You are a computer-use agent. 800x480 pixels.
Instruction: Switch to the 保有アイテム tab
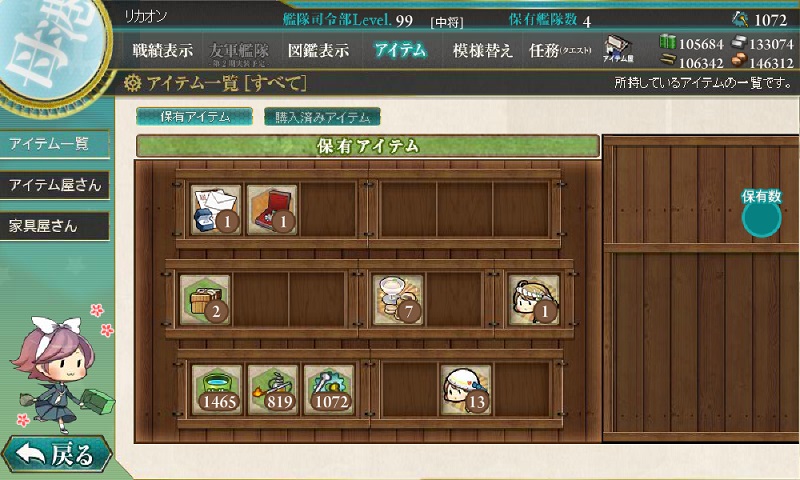pyautogui.click(x=195, y=116)
